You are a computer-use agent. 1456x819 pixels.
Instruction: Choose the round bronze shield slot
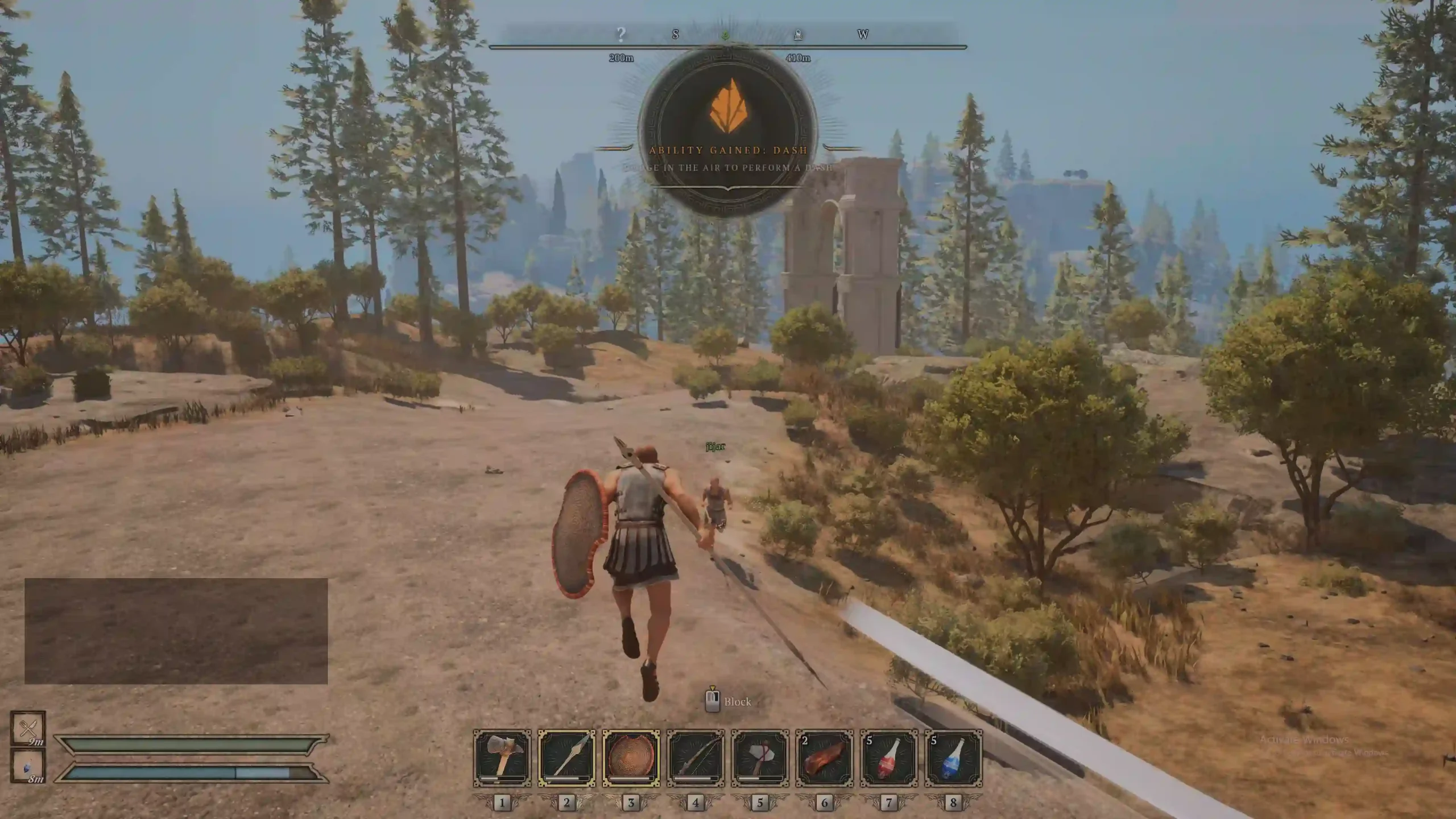(631, 758)
